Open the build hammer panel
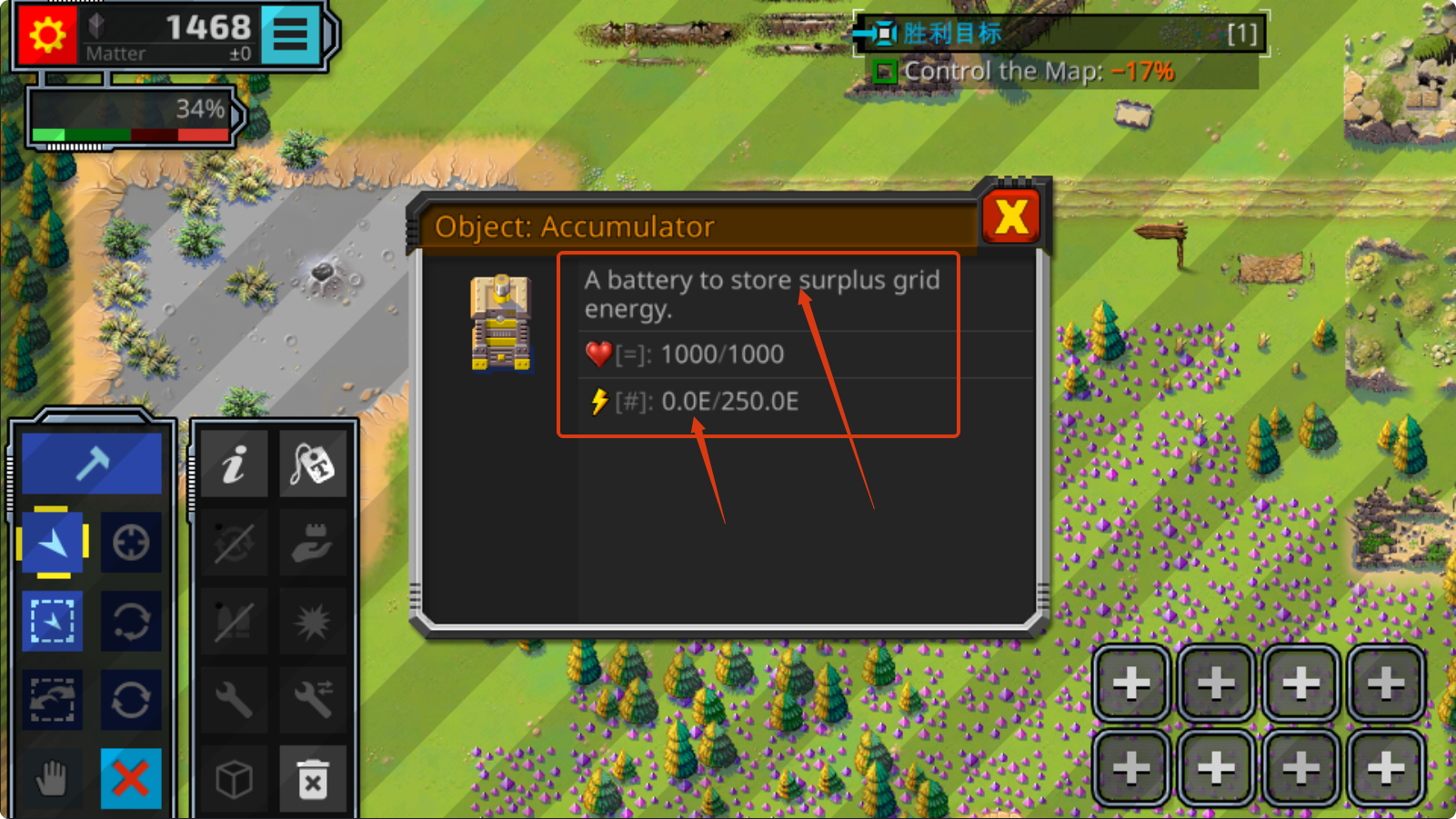The image size is (1456, 819). pos(92,464)
